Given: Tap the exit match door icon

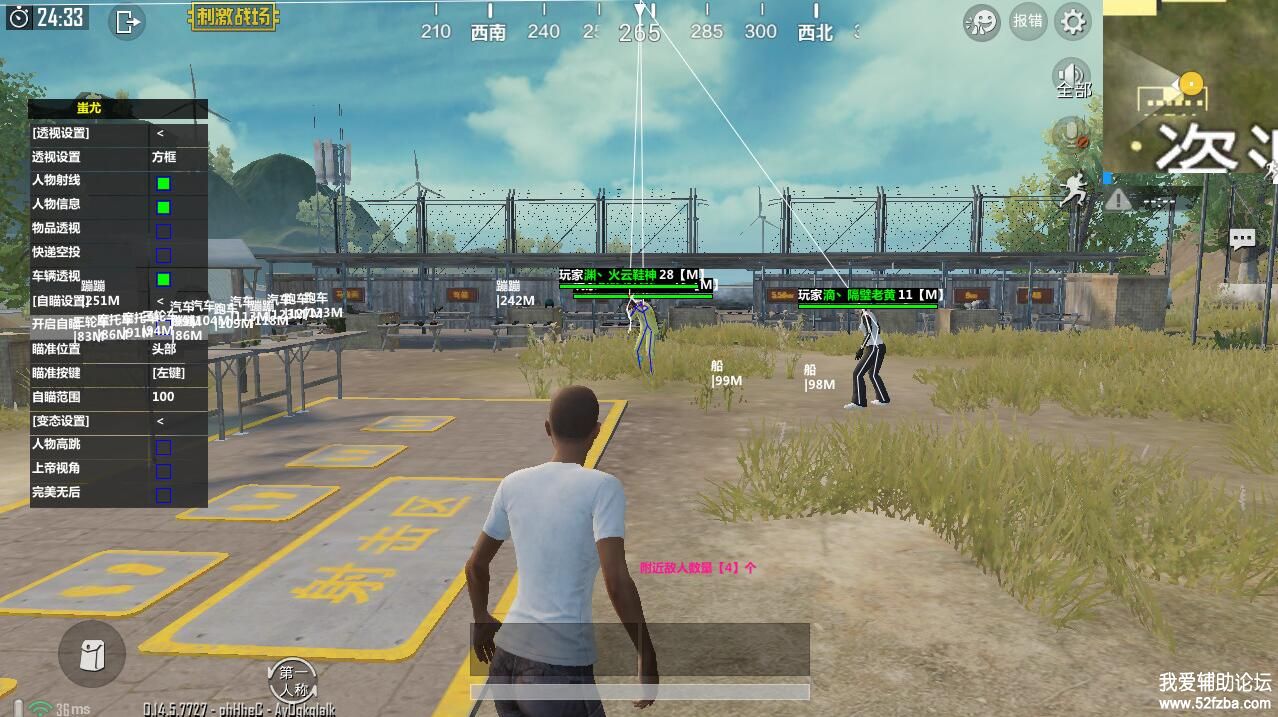Looking at the screenshot, I should [x=127, y=21].
